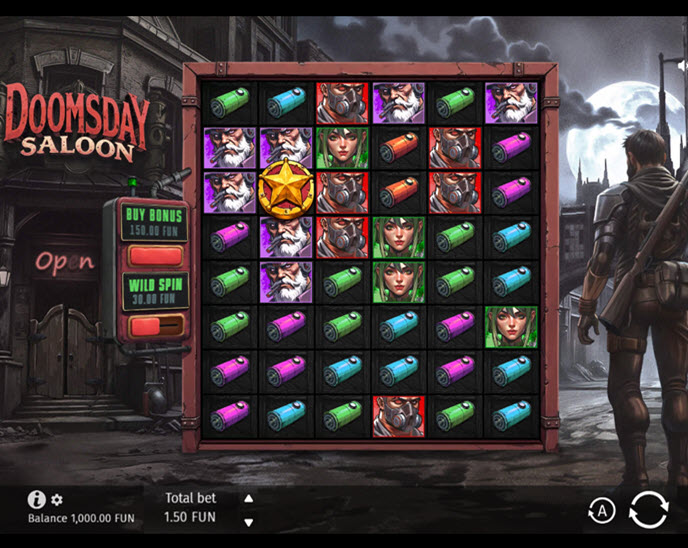
Task: Decrease total bet with the down arrow
Action: coord(249,521)
